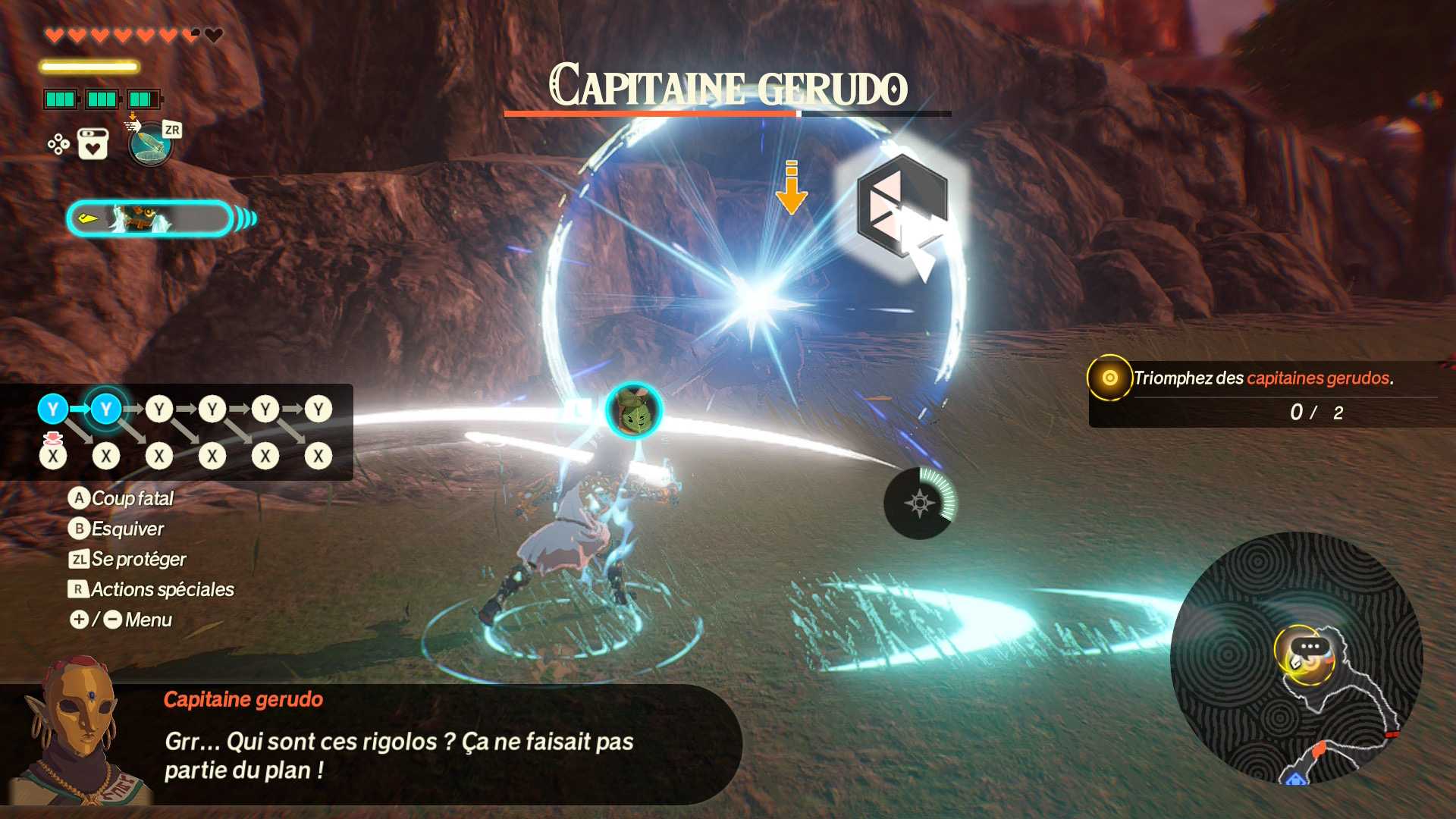Select the heart container item icon
Screen dimensions: 1456x819
(x=93, y=144)
